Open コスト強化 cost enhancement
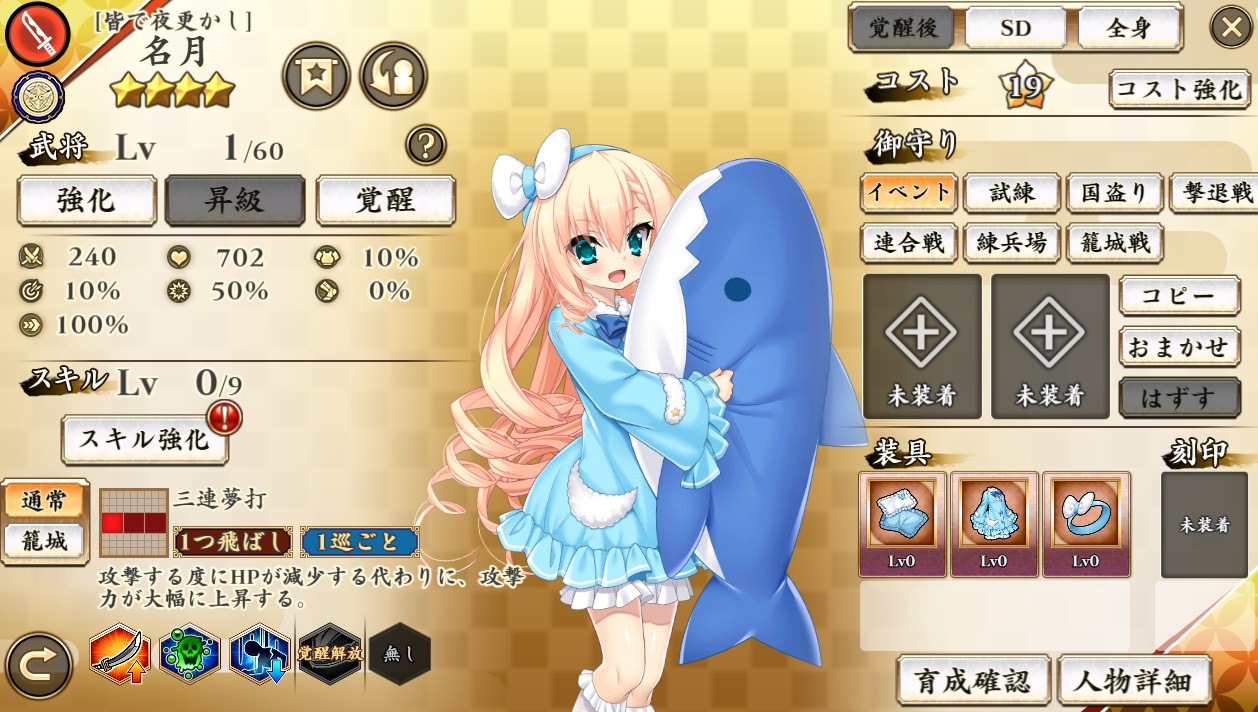Image resolution: width=1258 pixels, height=712 pixels. [x=1179, y=89]
